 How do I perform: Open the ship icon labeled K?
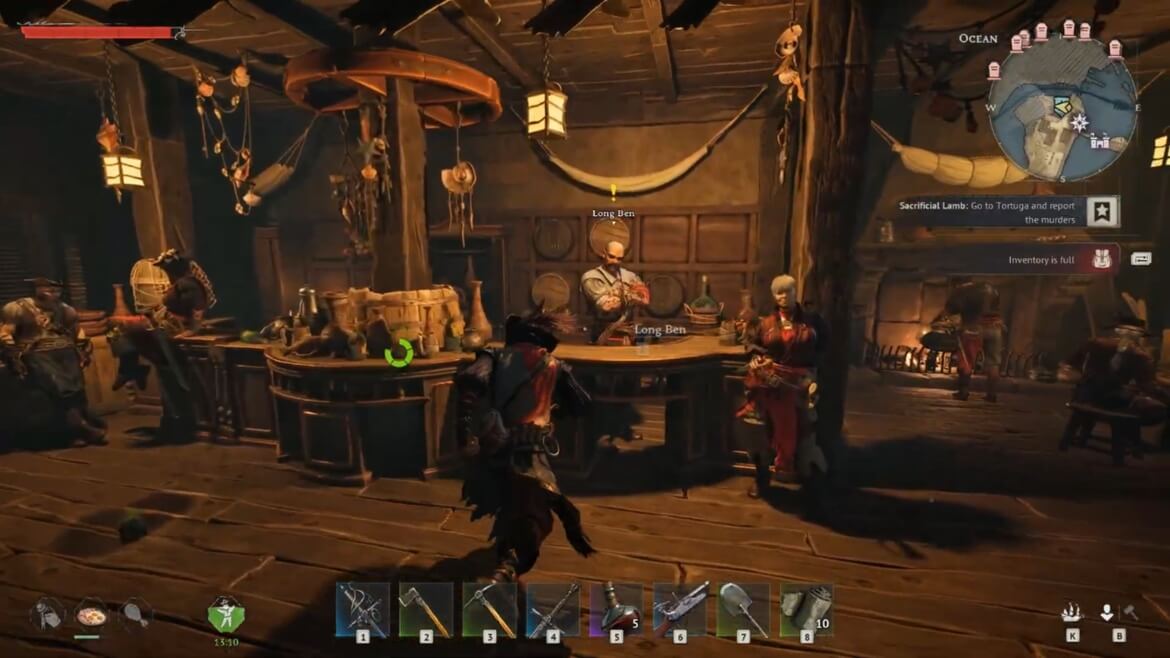tap(1072, 613)
